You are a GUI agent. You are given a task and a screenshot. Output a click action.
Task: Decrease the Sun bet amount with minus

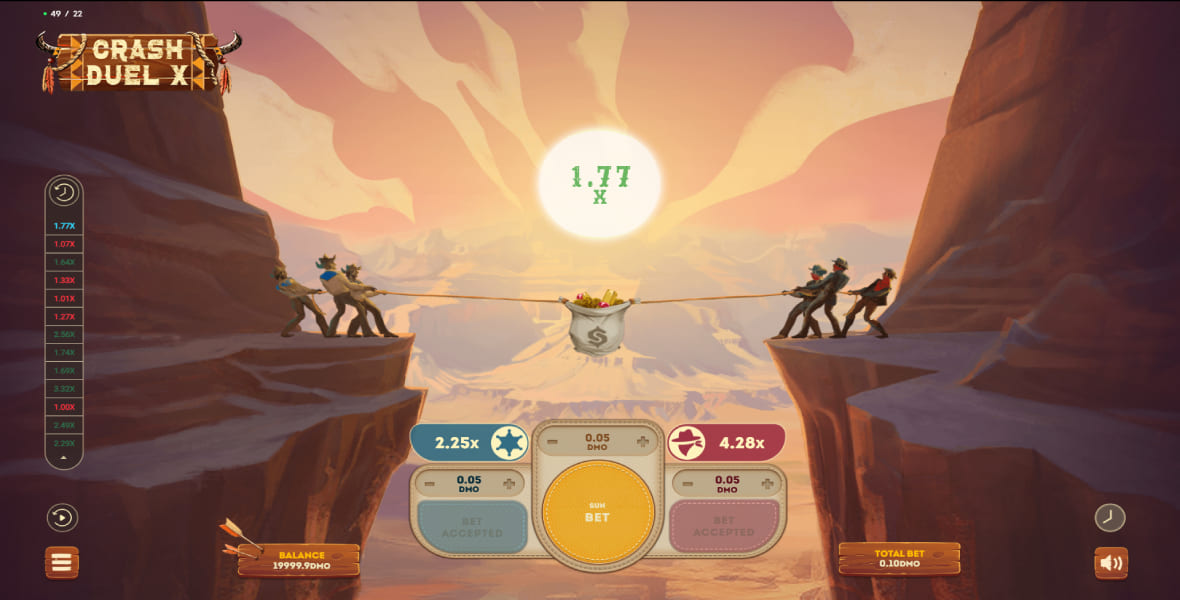click(555, 441)
